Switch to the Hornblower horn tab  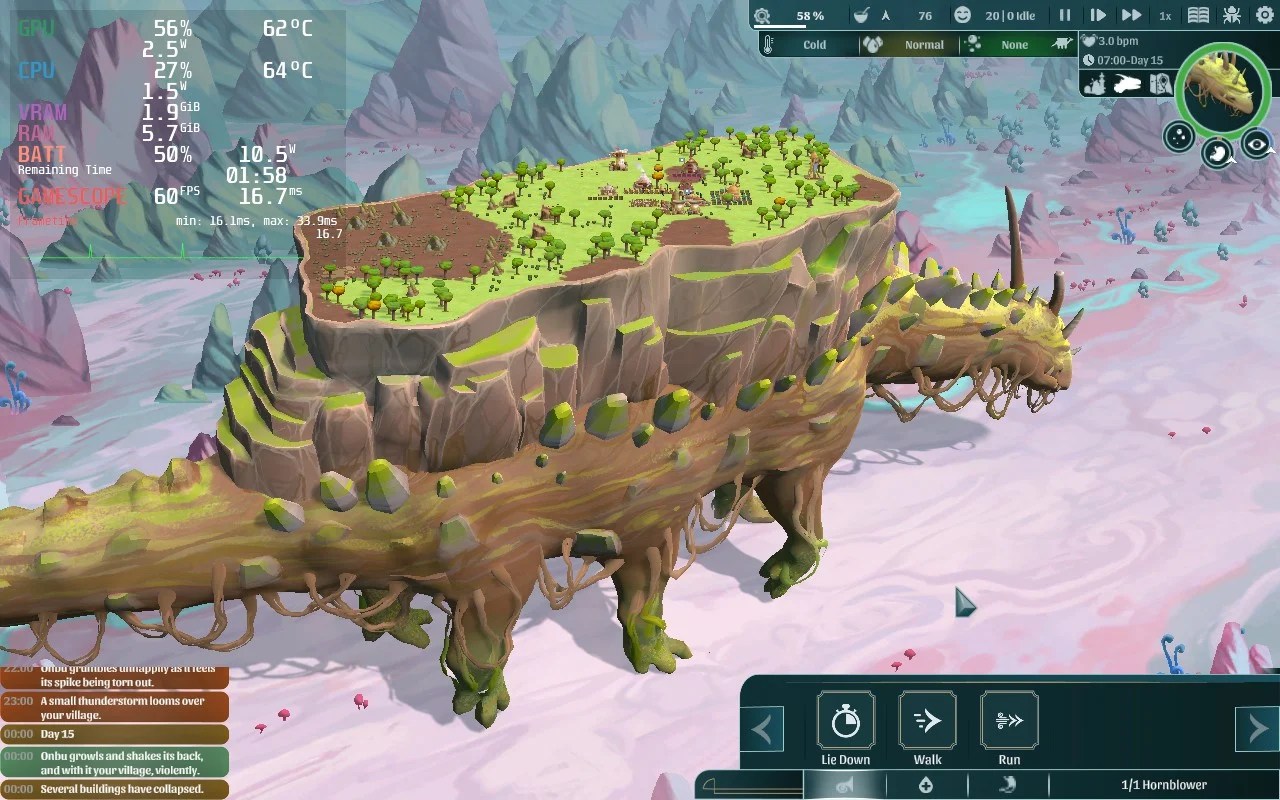click(845, 786)
